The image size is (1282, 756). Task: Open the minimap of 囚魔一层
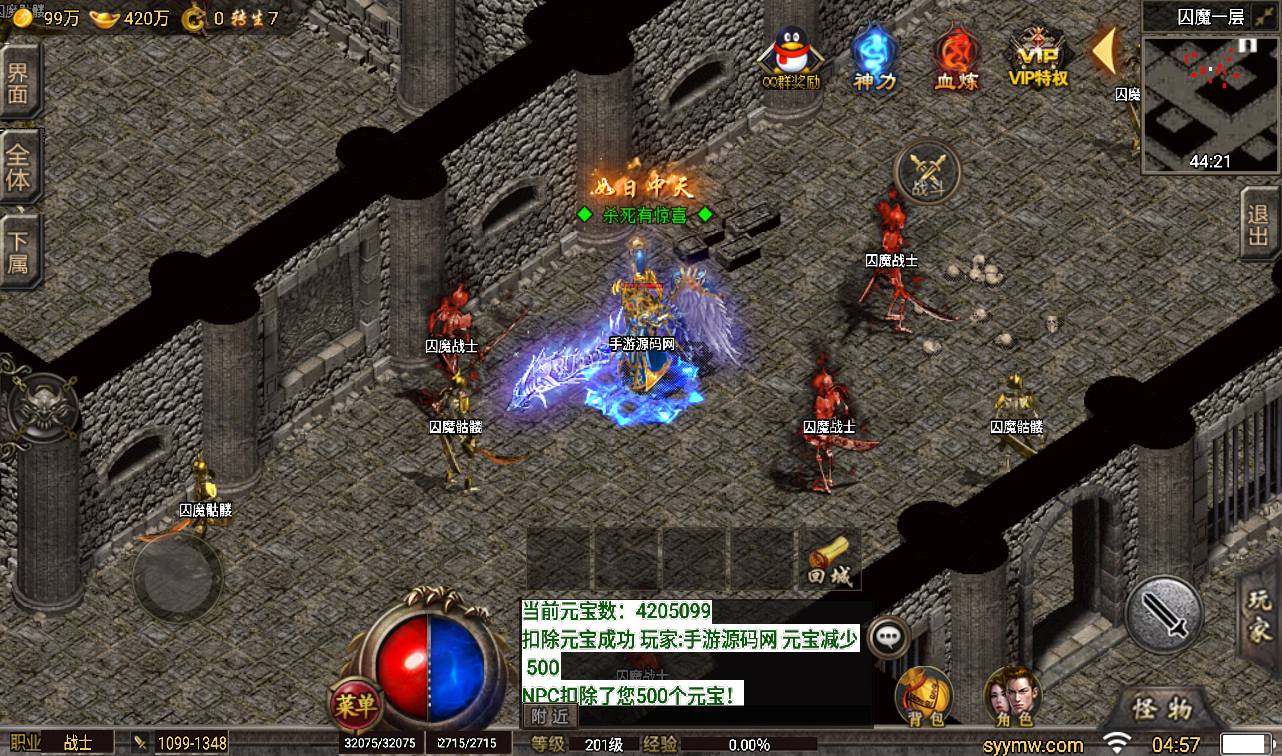tap(1210, 103)
